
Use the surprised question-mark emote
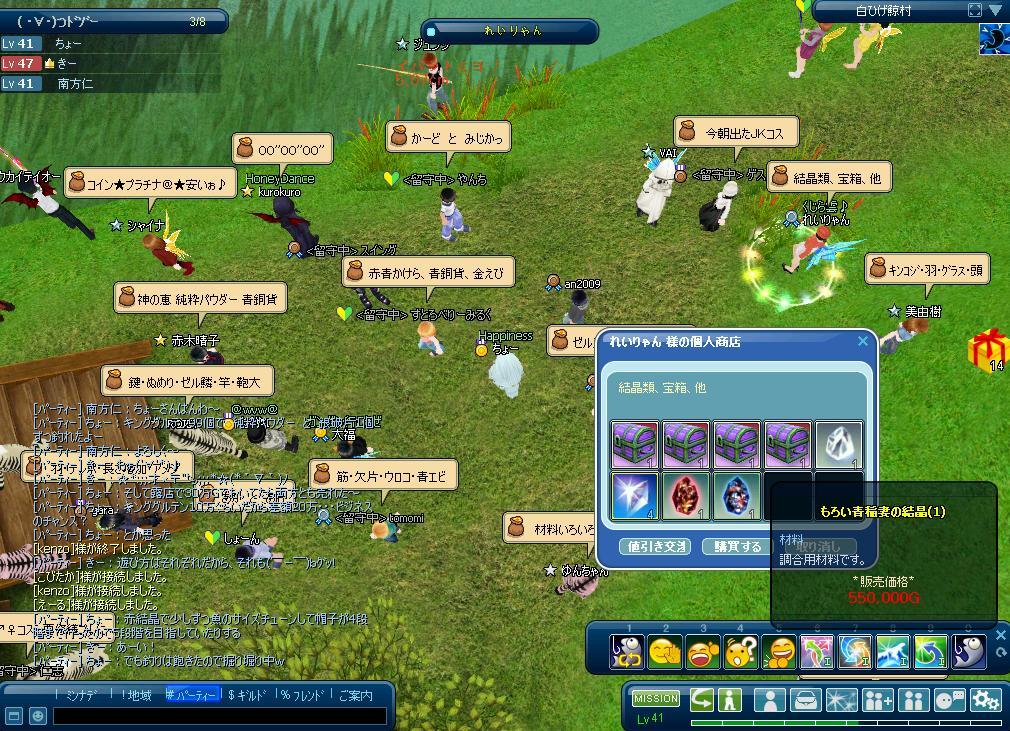click(740, 653)
